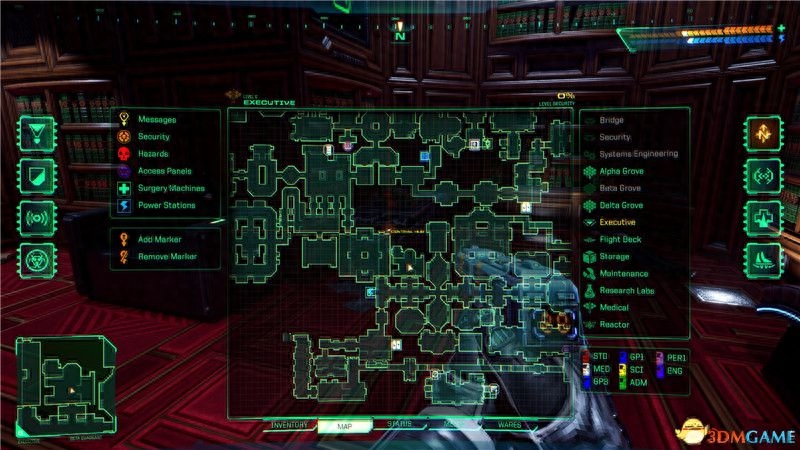Viewport: 800px width, 450px height.
Task: Show the Medical level map
Action: tap(614, 308)
